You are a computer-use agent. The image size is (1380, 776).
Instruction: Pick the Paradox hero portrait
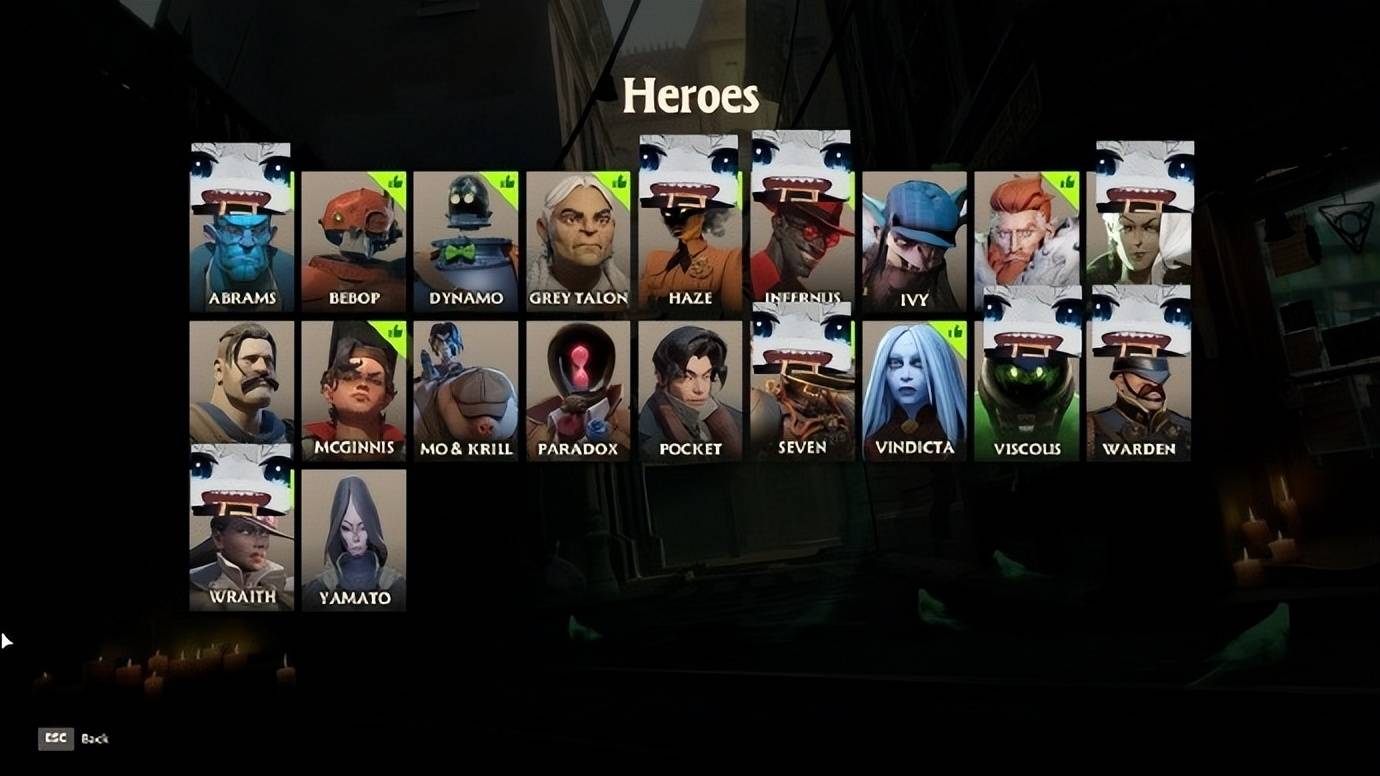coord(578,390)
